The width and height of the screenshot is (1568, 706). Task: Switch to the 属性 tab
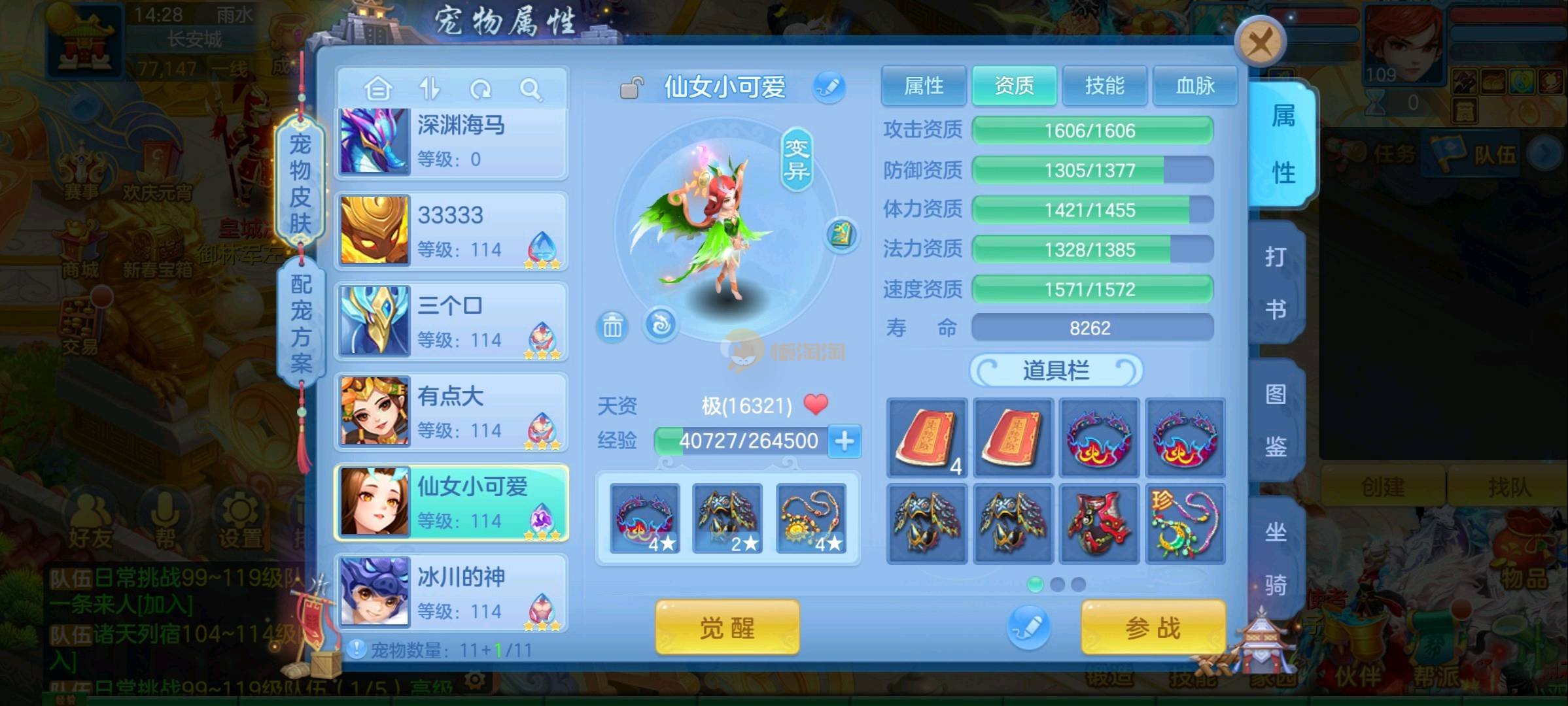tap(923, 86)
